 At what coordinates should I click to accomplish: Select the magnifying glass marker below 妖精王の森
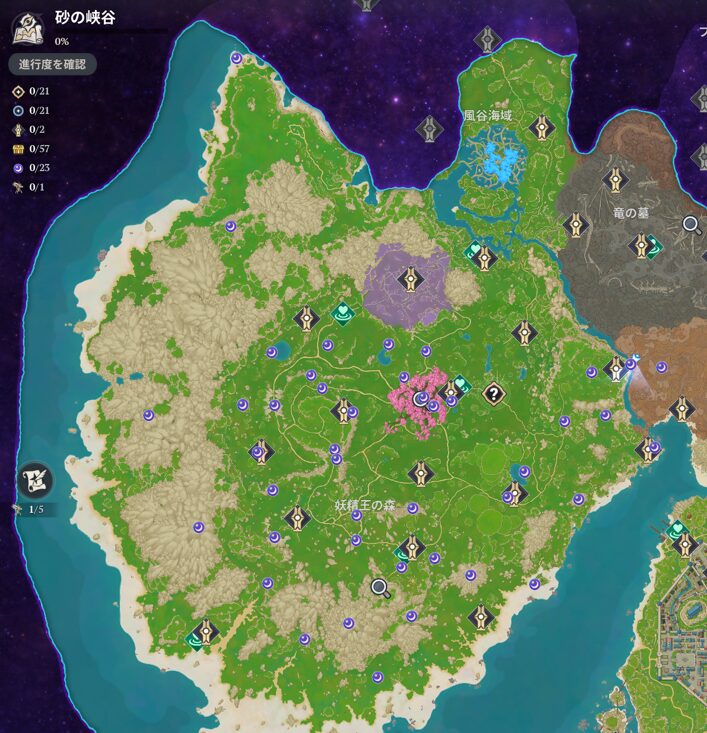tap(379, 588)
